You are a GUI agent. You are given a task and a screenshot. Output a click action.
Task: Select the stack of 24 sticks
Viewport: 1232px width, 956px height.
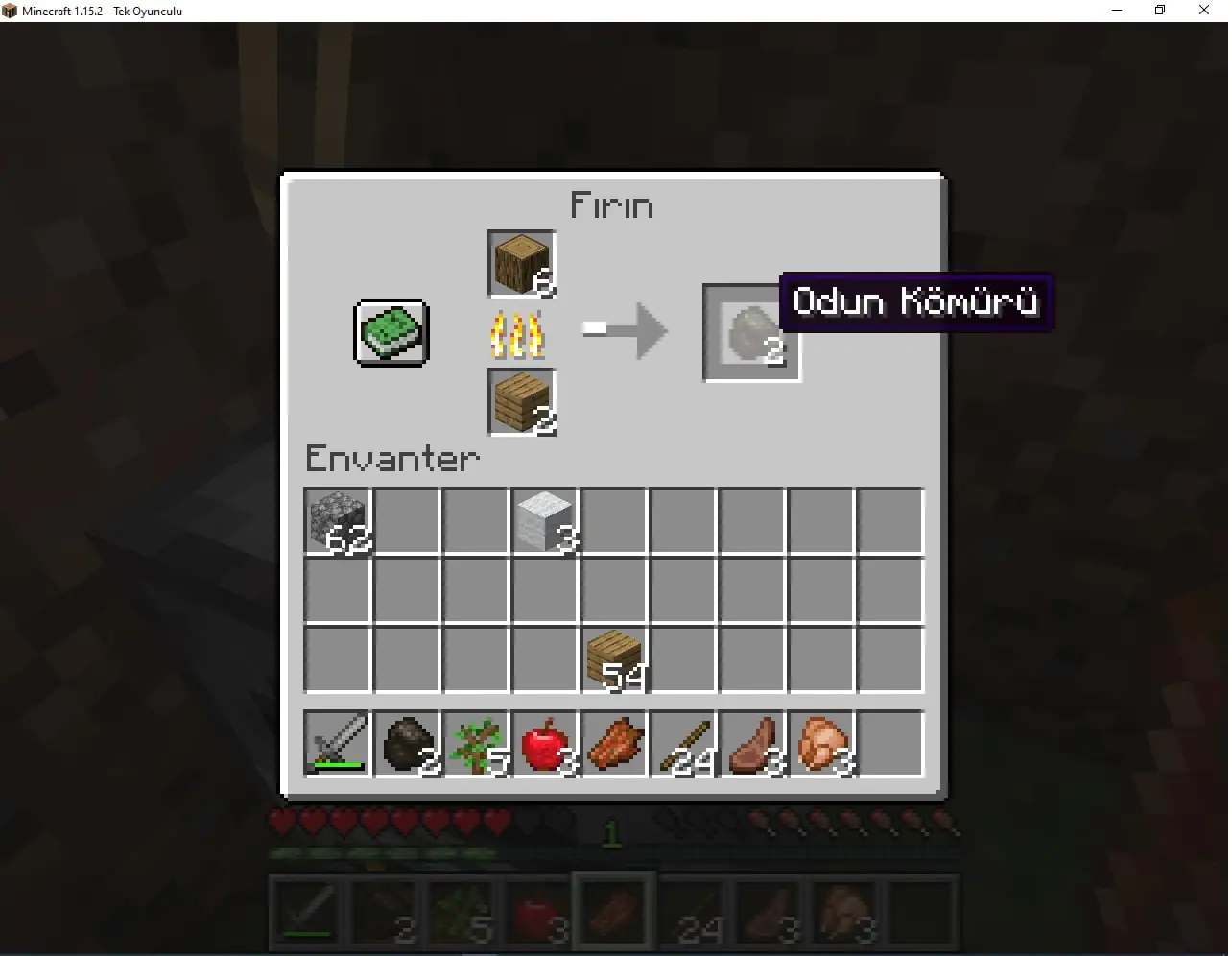pyautogui.click(x=683, y=744)
